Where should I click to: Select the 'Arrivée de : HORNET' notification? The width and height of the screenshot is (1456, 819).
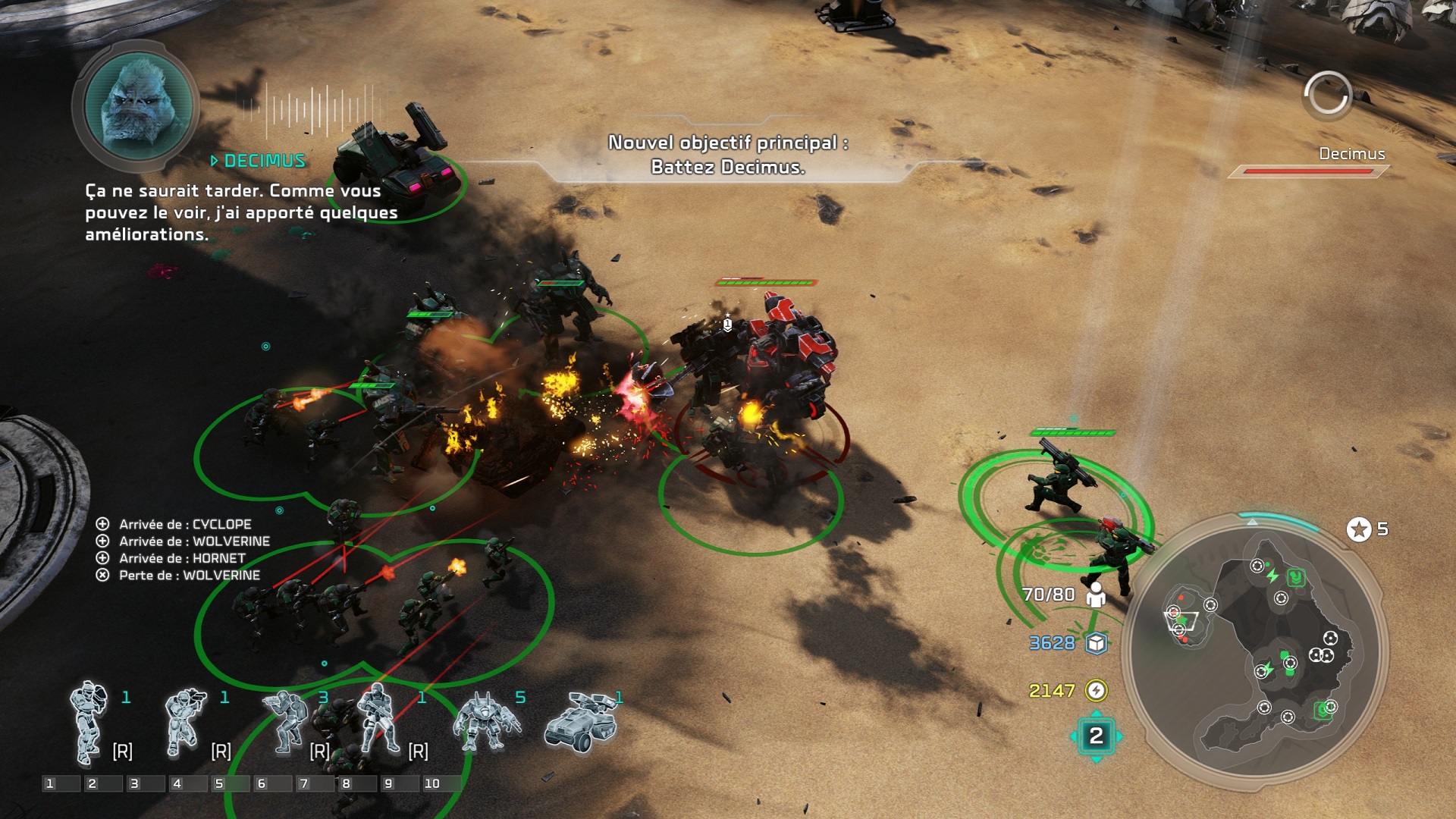(x=181, y=558)
